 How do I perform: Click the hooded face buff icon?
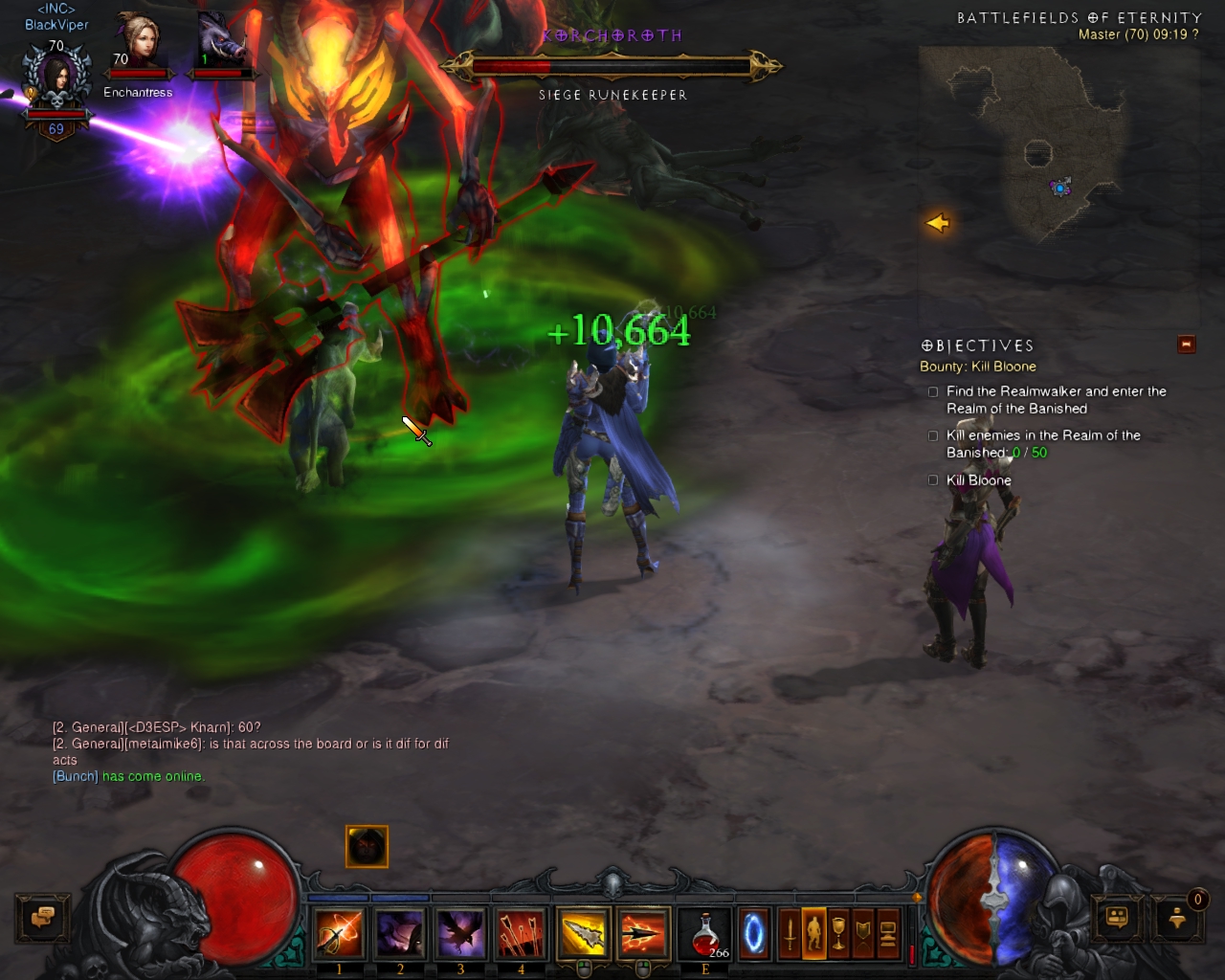pyautogui.click(x=367, y=846)
